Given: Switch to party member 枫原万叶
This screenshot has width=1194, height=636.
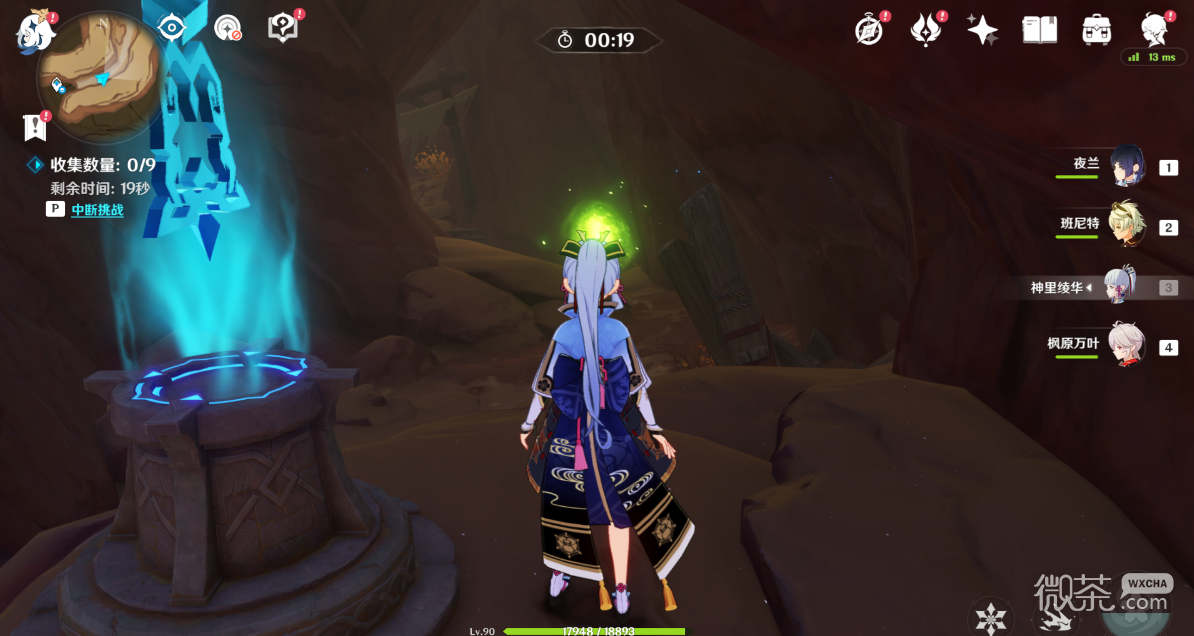Looking at the screenshot, I should pyautogui.click(x=1127, y=346).
